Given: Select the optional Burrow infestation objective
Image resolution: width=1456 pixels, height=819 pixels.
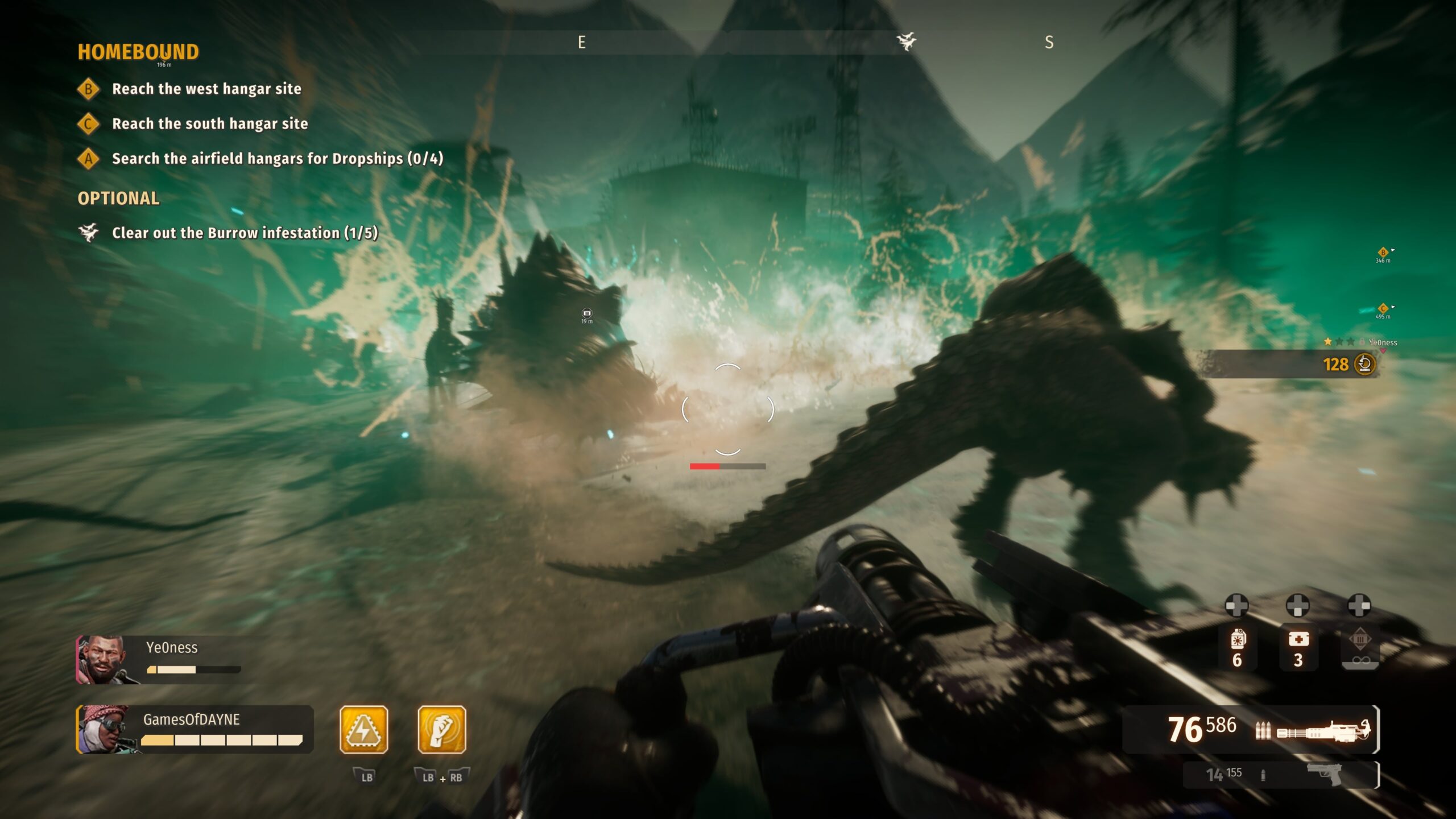Looking at the screenshot, I should point(245,233).
